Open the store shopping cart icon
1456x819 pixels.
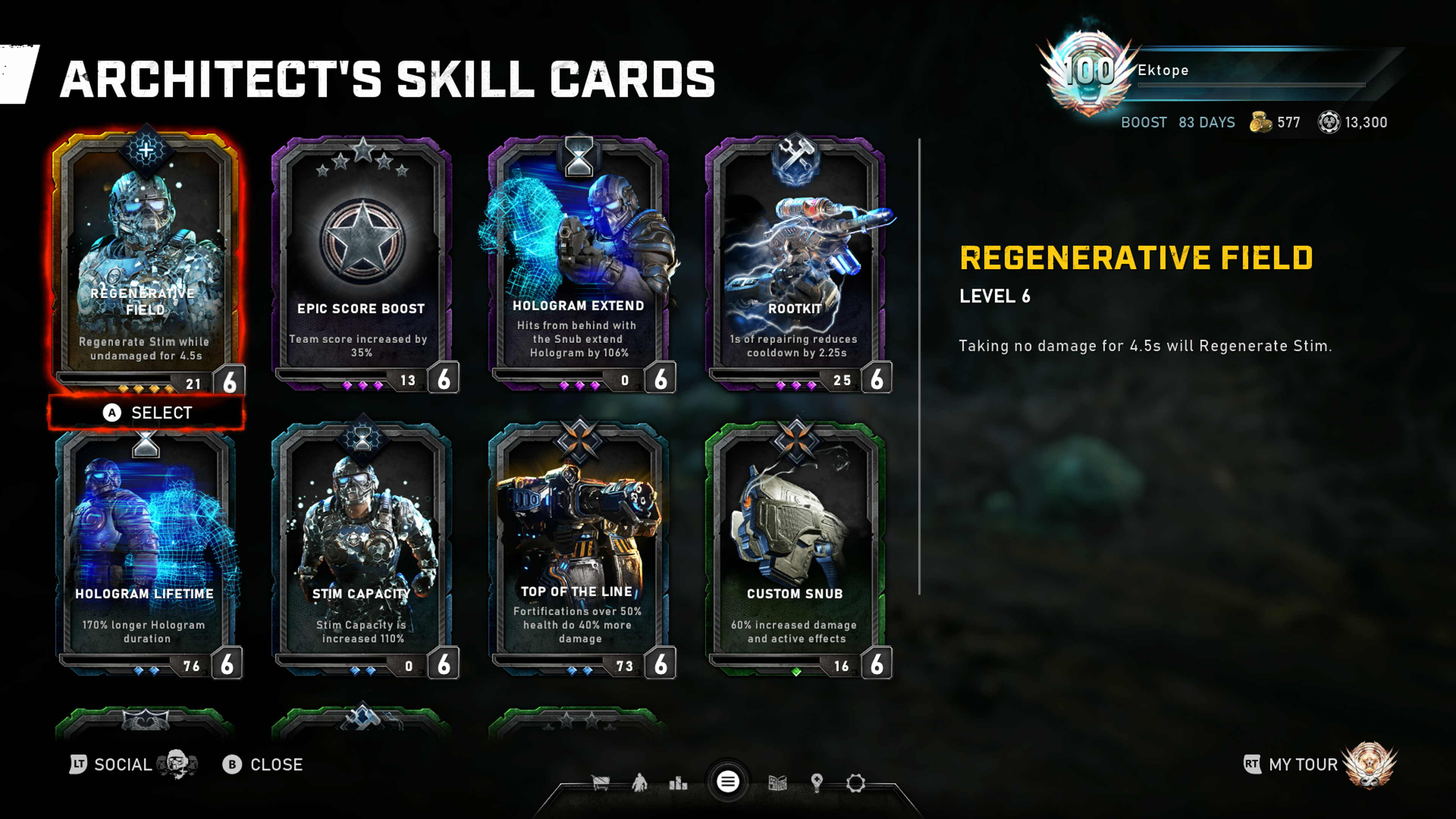coord(600,783)
